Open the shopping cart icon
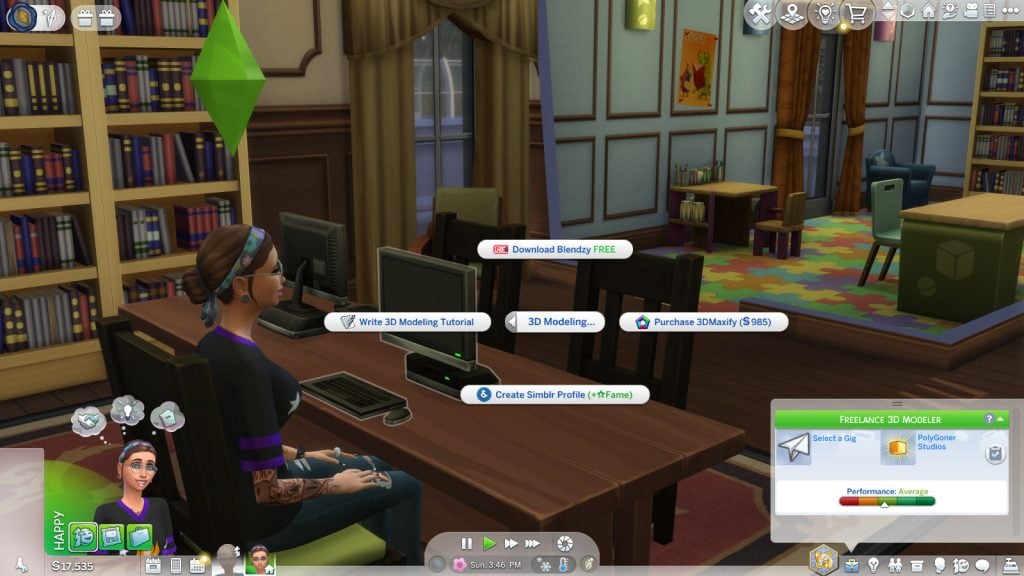This screenshot has width=1024, height=576. [x=856, y=14]
